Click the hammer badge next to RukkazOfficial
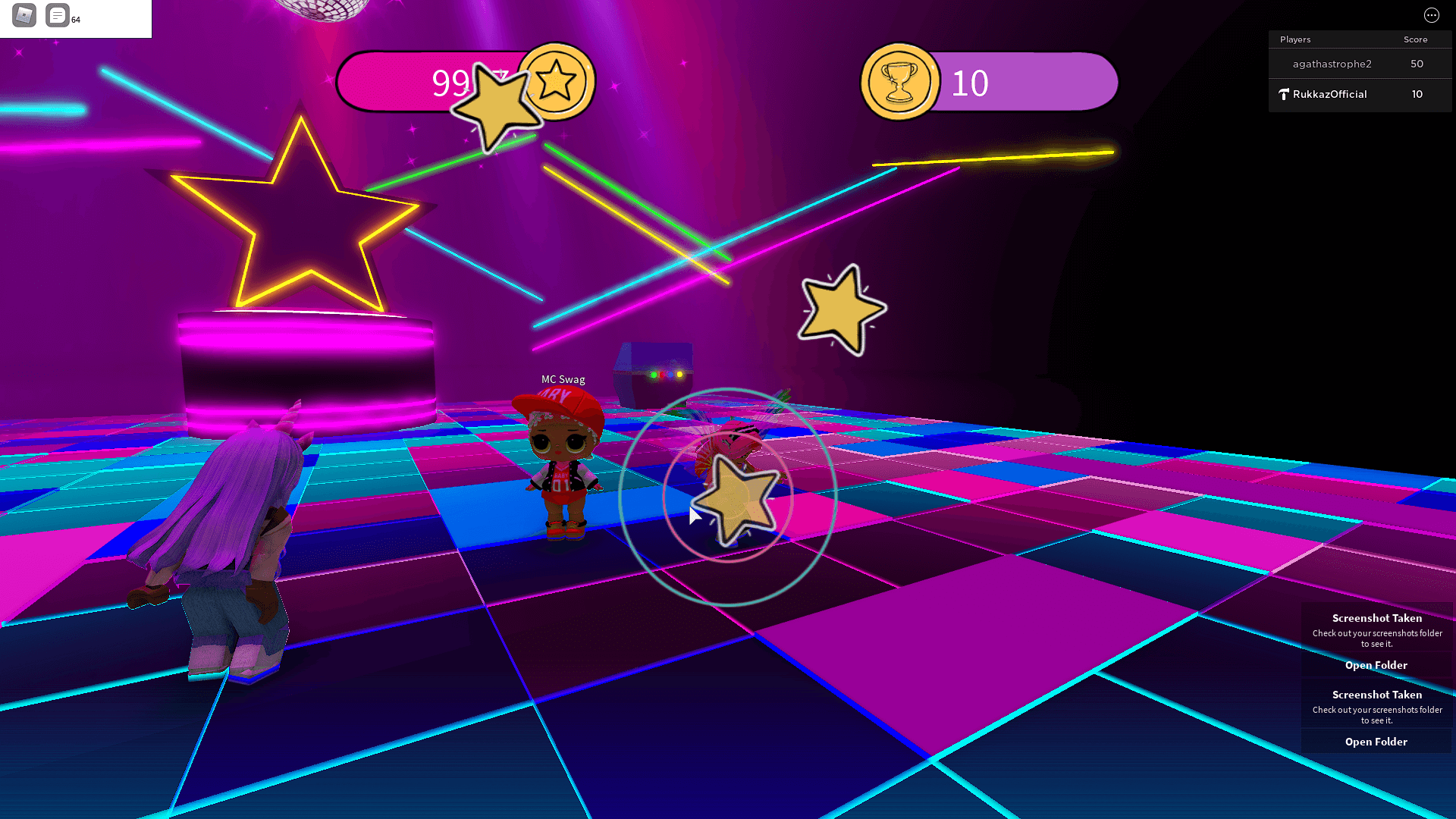Screen dimensions: 1456x819 1283,94
